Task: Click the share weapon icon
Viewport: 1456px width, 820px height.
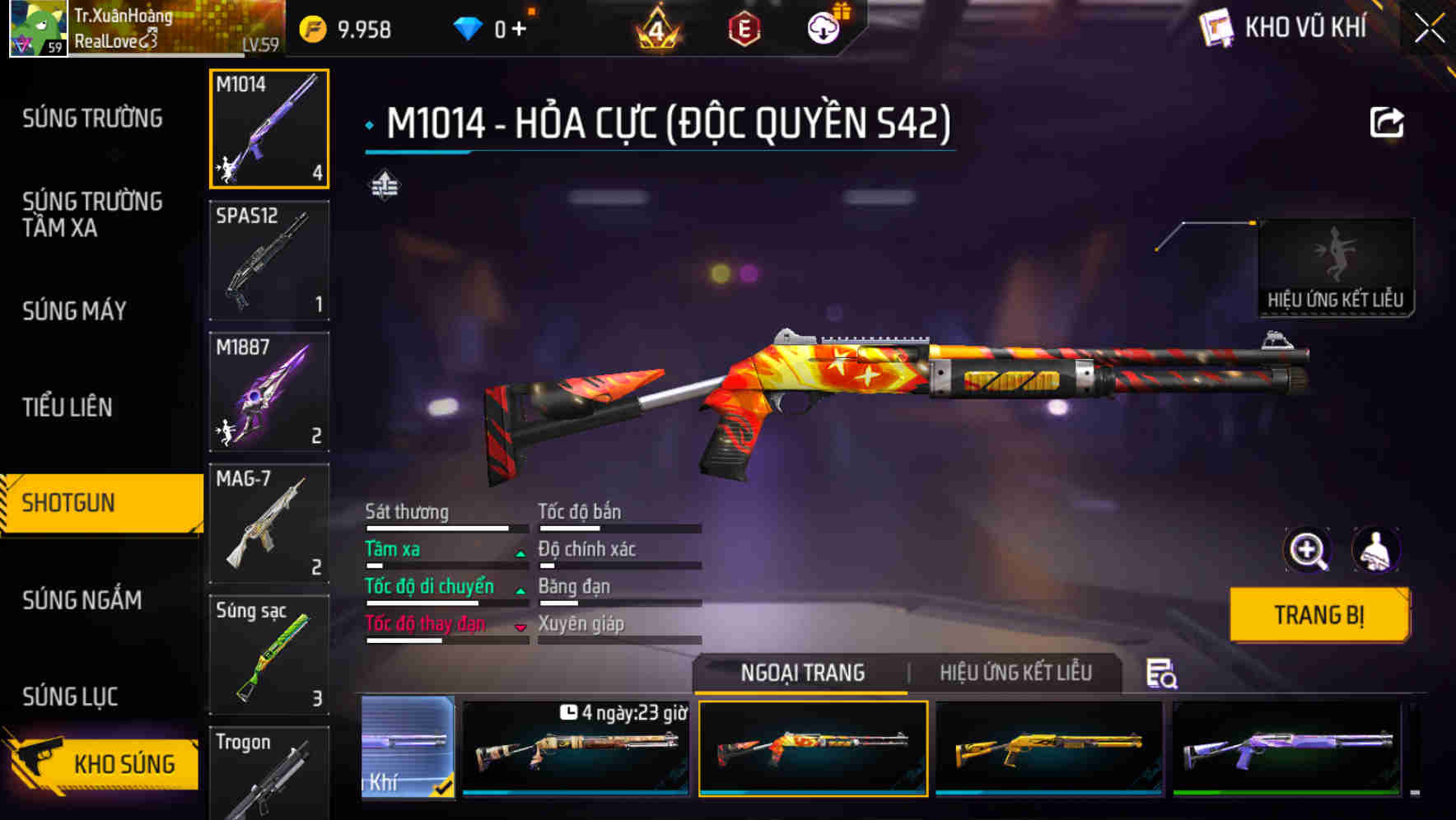Action: pyautogui.click(x=1388, y=121)
